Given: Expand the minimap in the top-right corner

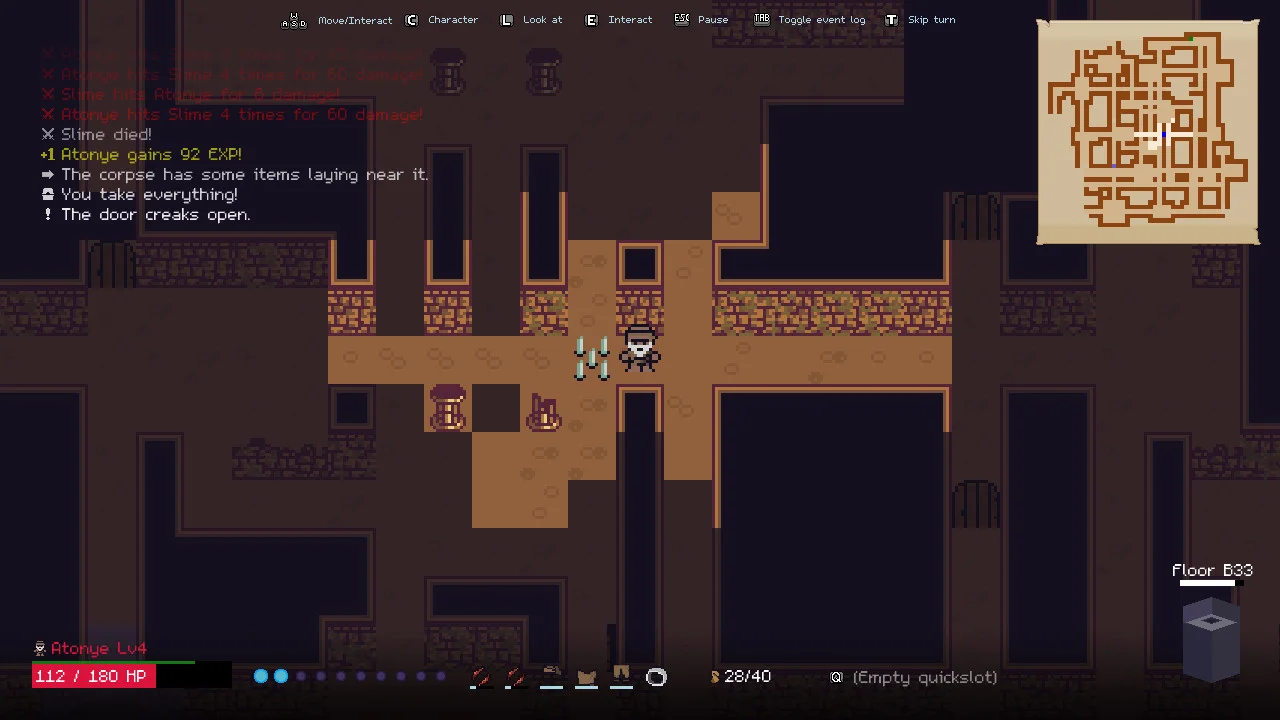Looking at the screenshot, I should [x=1148, y=133].
